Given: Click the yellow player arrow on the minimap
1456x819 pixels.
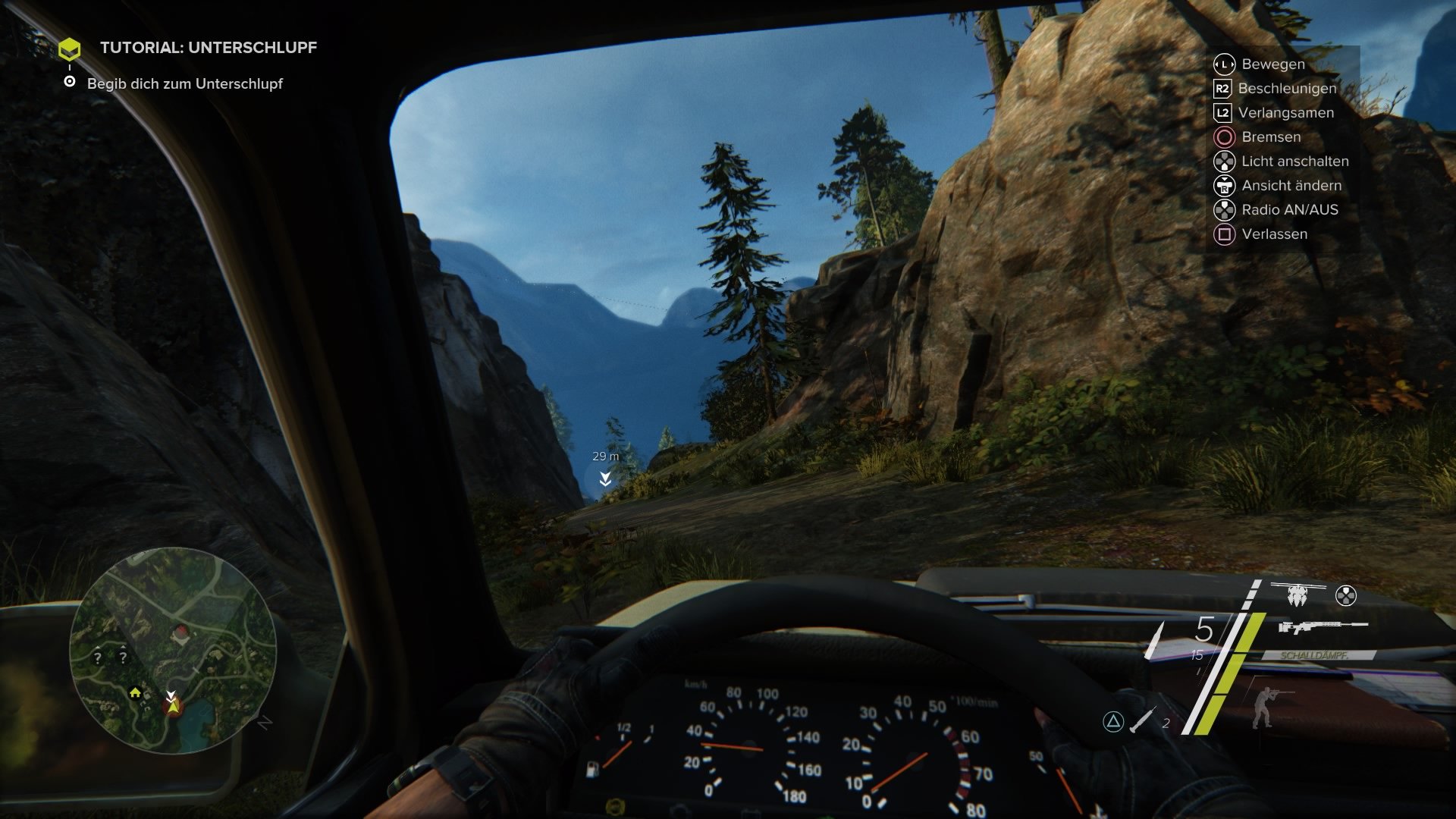Looking at the screenshot, I should pyautogui.click(x=173, y=707).
